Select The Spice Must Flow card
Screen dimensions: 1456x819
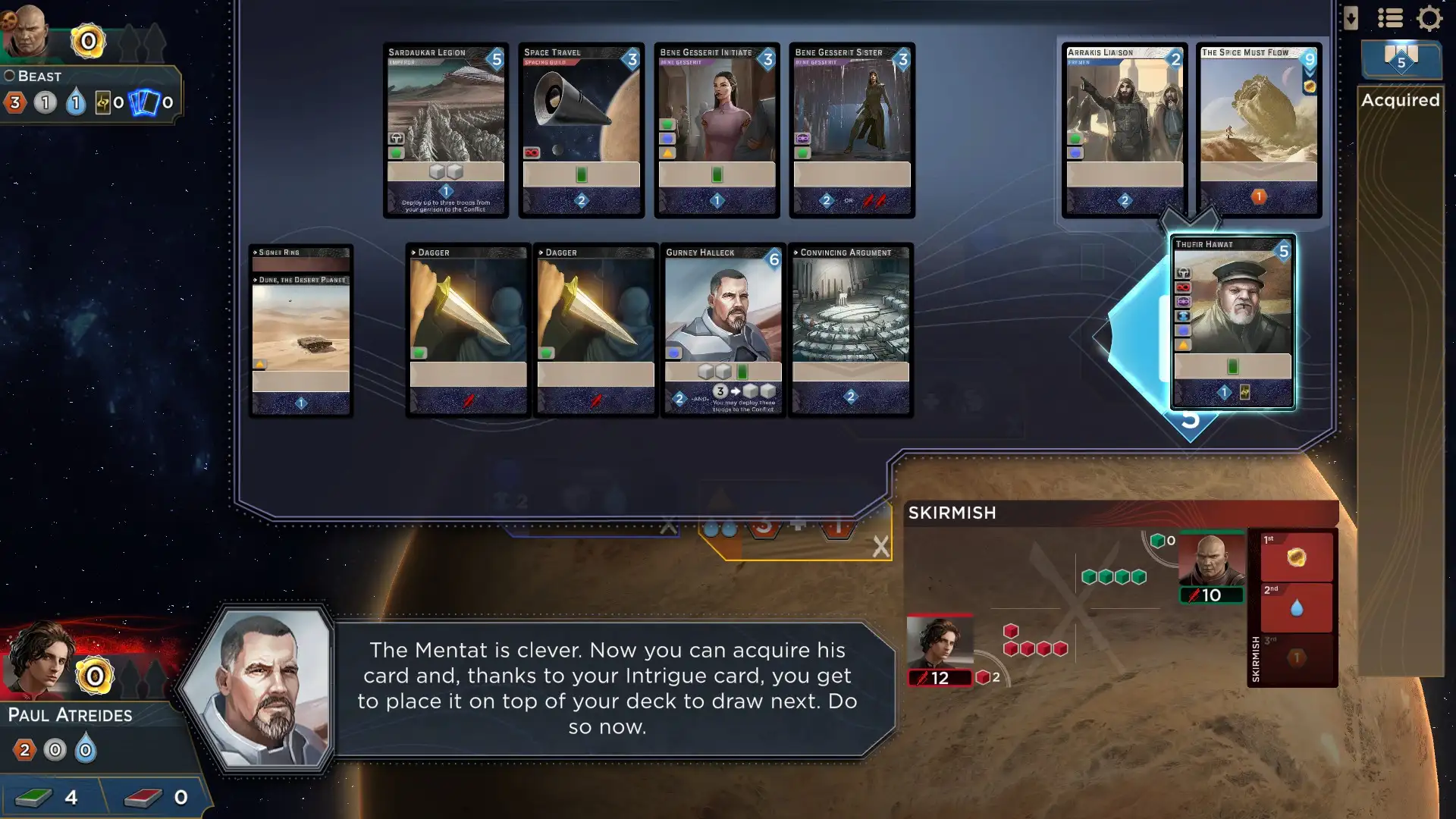coord(1258,130)
